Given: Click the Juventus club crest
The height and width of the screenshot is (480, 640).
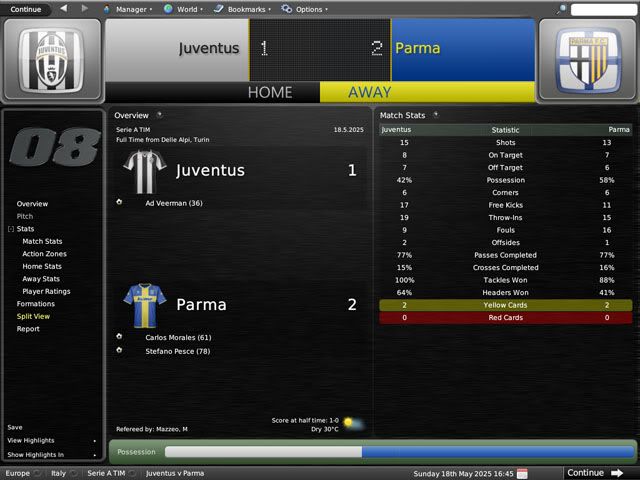Looking at the screenshot, I should pos(51,60).
